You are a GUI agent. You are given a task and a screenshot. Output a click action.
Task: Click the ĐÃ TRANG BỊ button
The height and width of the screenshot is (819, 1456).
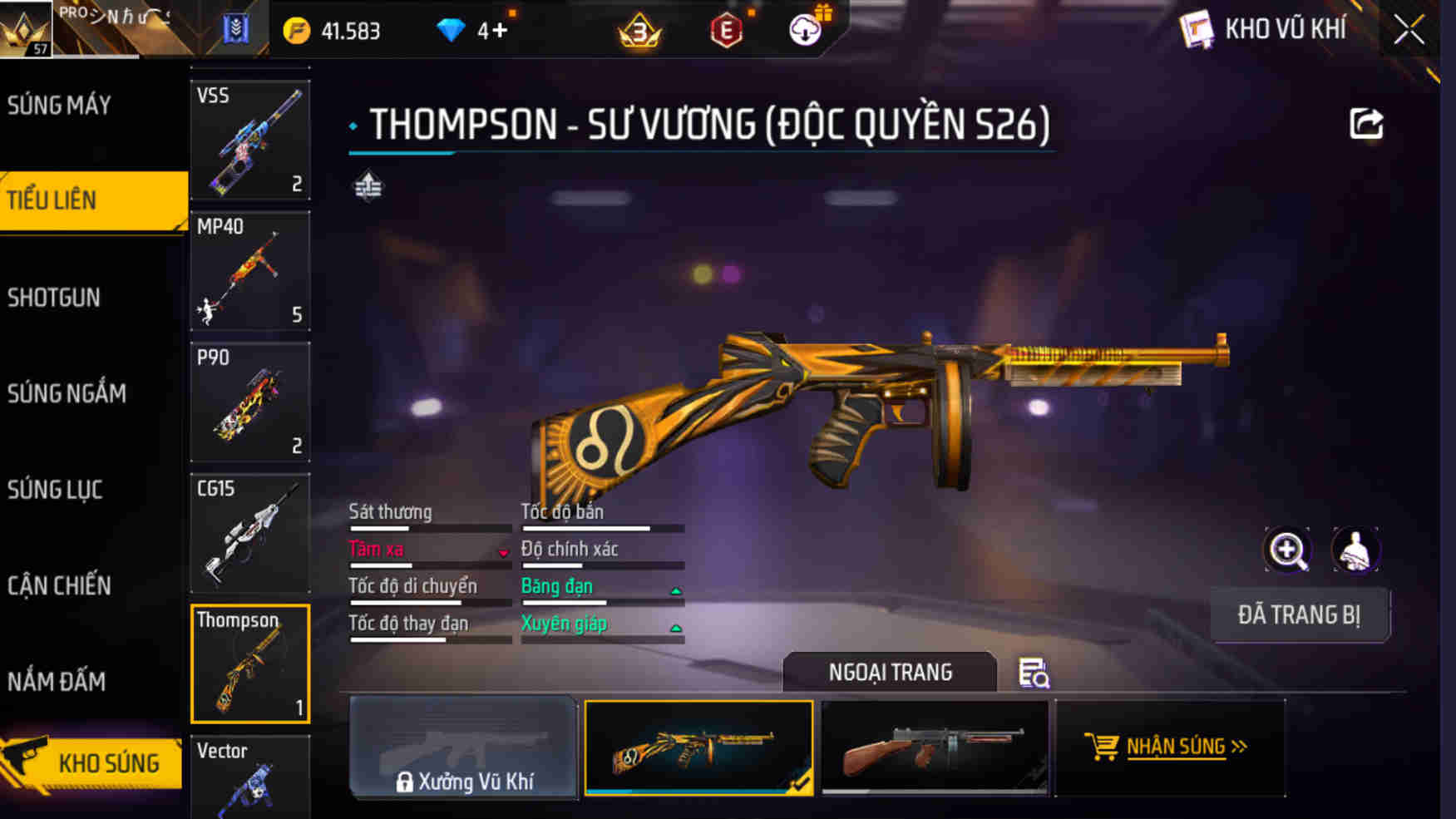(1301, 615)
